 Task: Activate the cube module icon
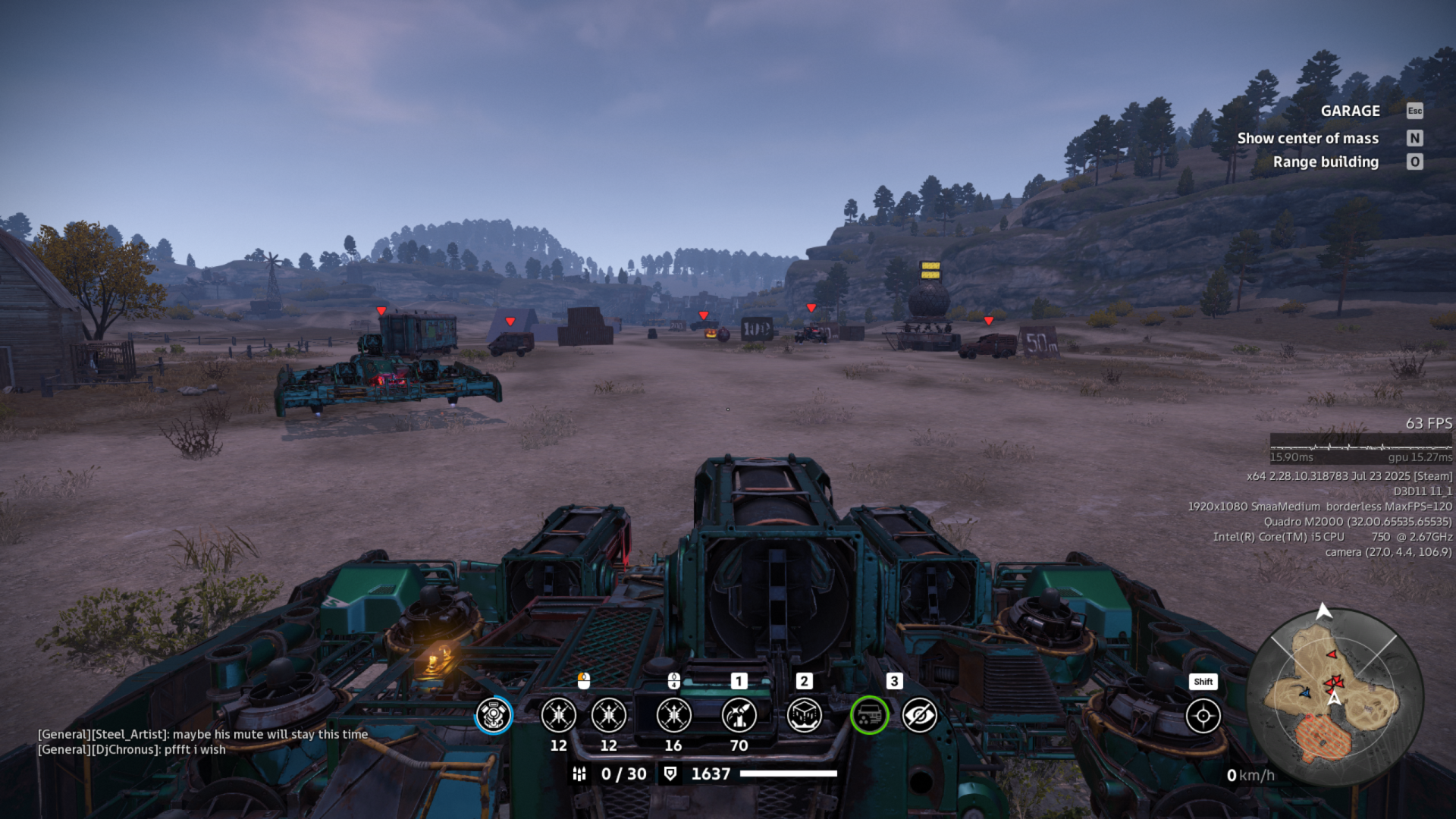point(804,715)
